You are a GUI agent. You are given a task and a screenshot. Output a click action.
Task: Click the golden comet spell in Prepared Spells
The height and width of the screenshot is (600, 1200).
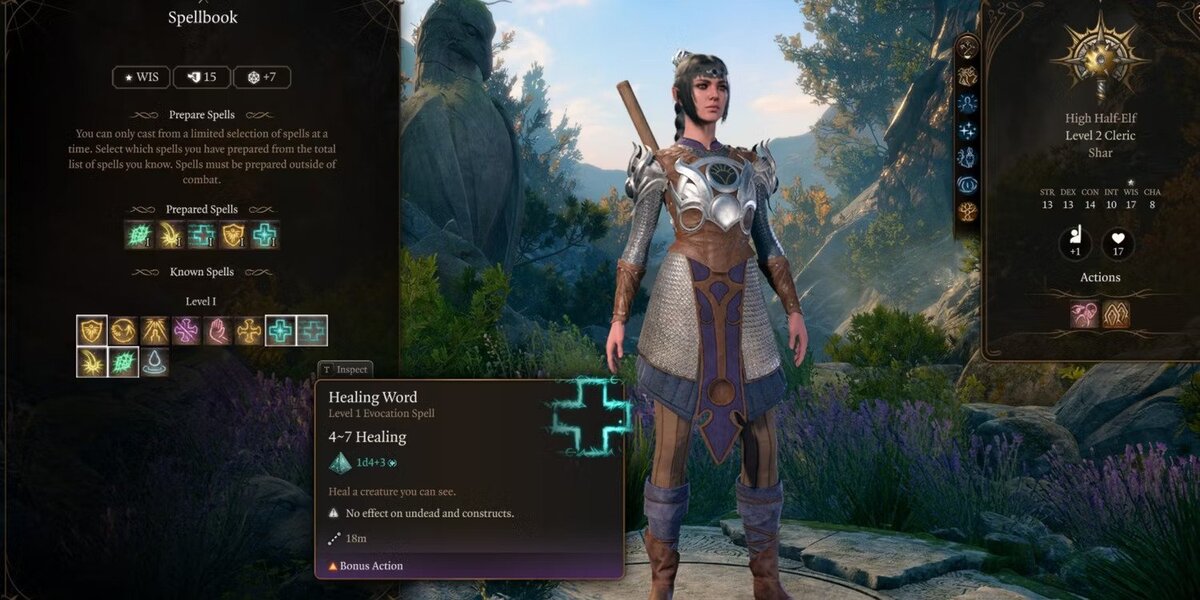pos(170,235)
